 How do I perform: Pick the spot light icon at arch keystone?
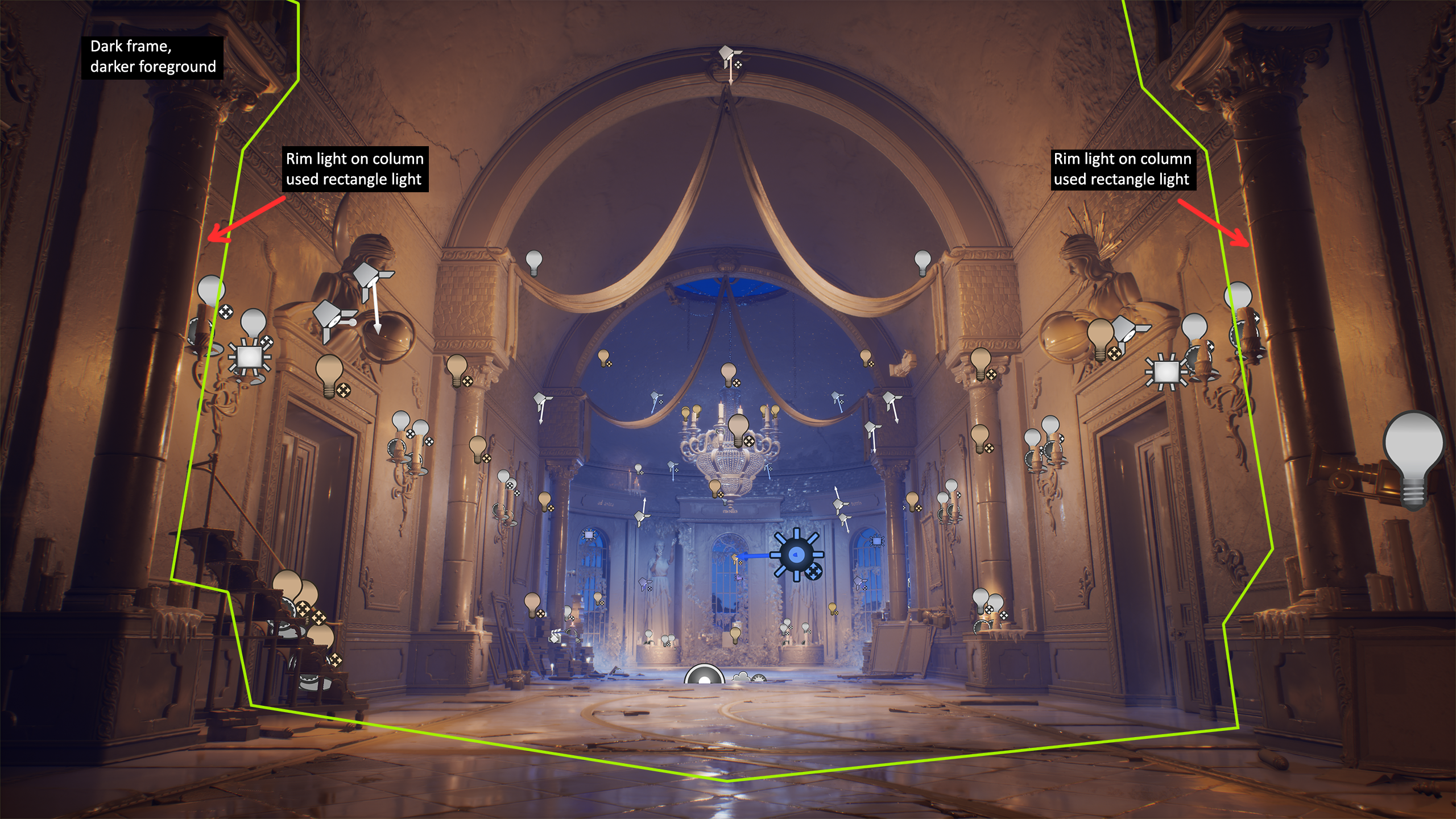tap(729, 57)
